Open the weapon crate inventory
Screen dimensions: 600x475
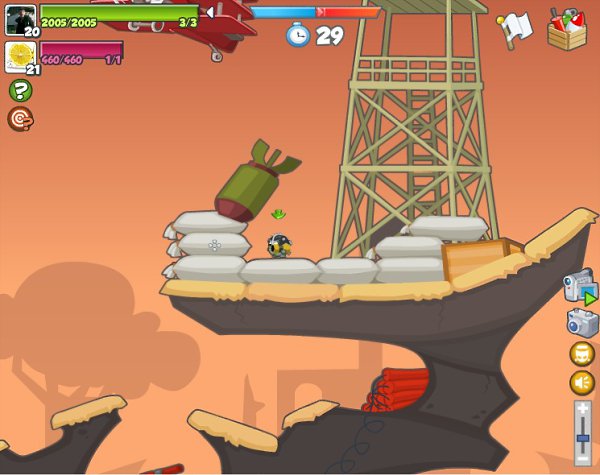click(x=566, y=29)
